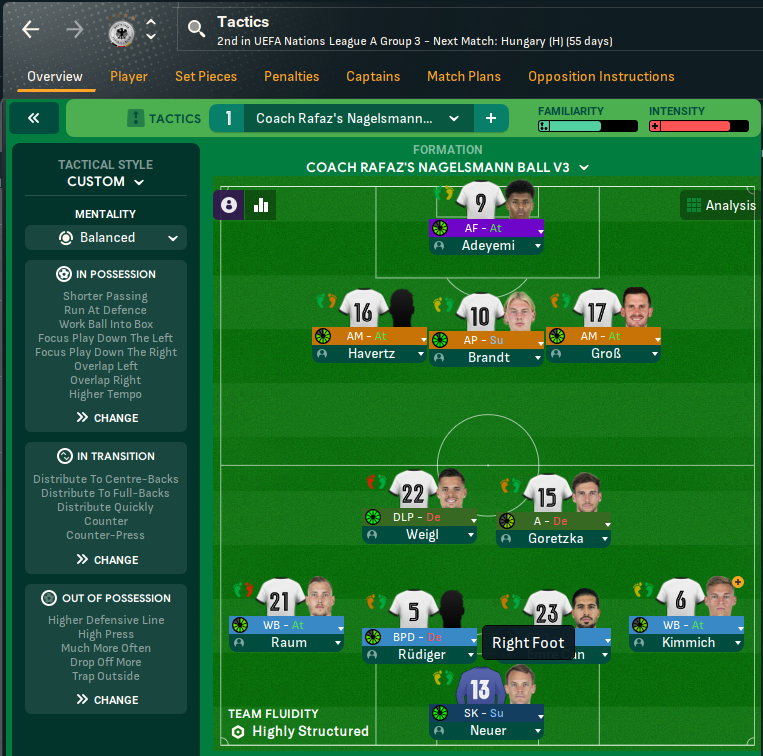Change the Out Of Possession instructions

pyautogui.click(x=106, y=700)
